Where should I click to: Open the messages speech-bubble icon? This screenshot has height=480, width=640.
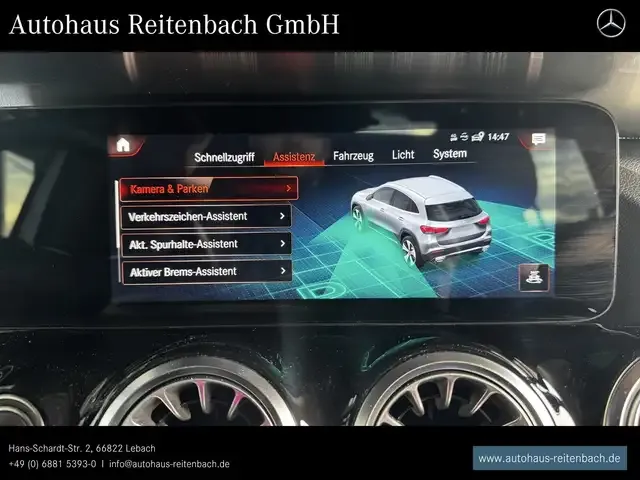(538, 139)
